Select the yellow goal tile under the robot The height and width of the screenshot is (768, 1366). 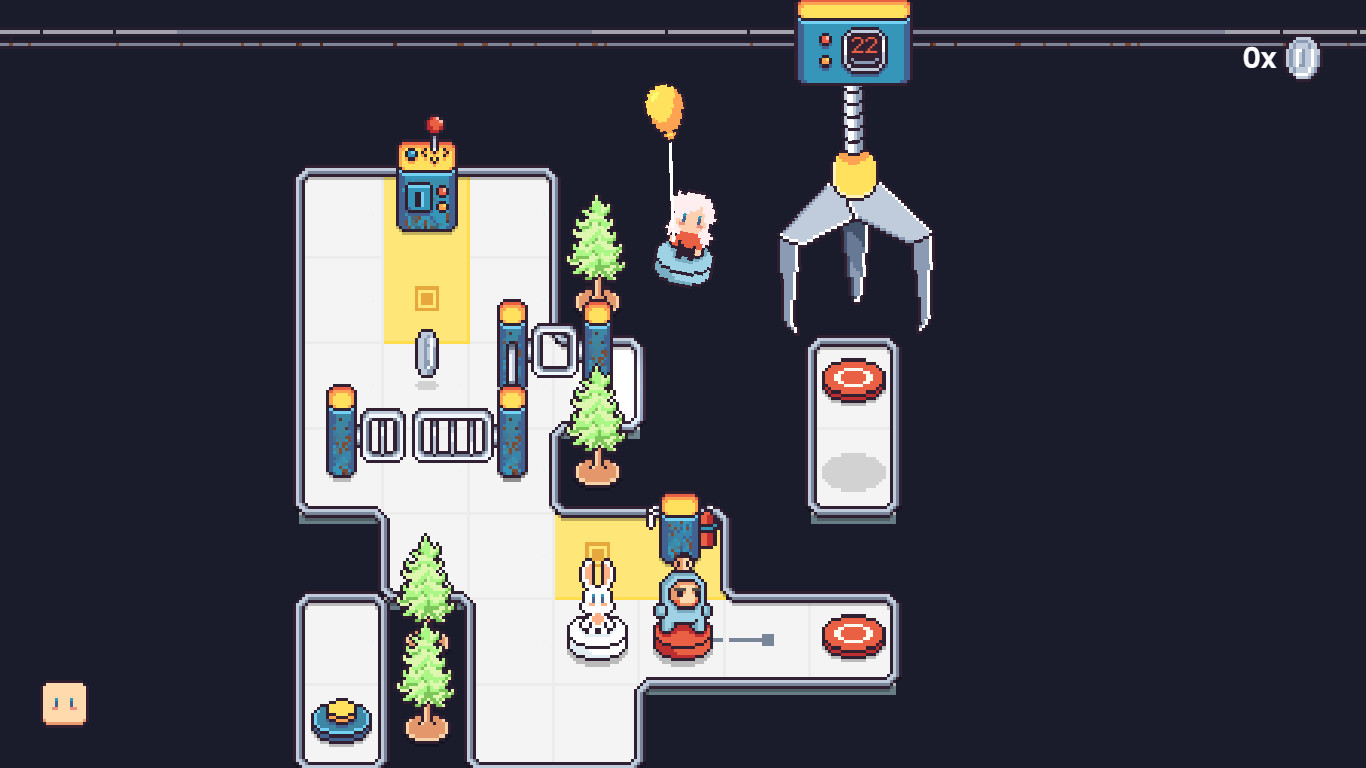428,296
